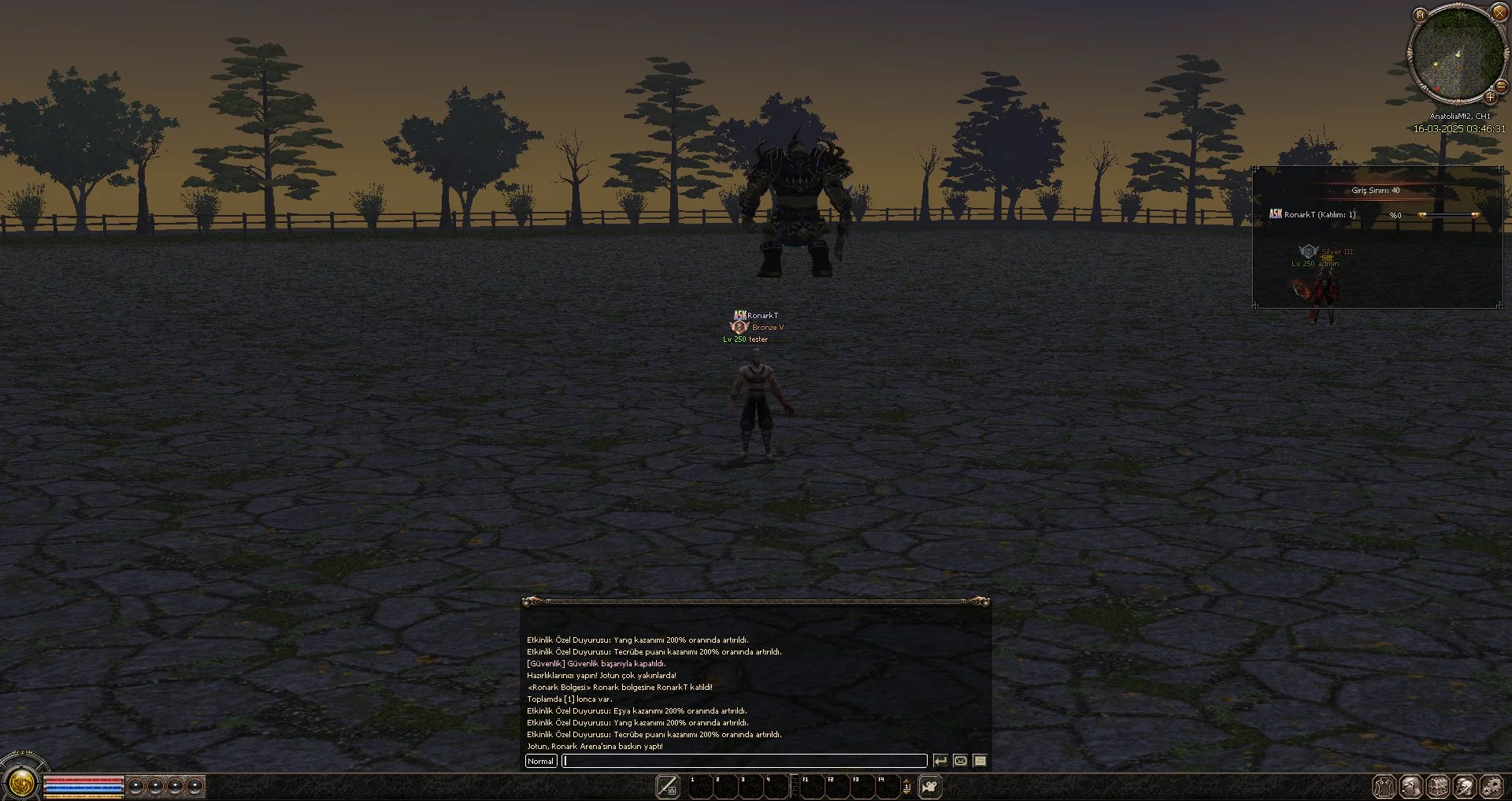The height and width of the screenshot is (801, 1512).
Task: Open the gears settings icon
Action: tap(1492, 786)
